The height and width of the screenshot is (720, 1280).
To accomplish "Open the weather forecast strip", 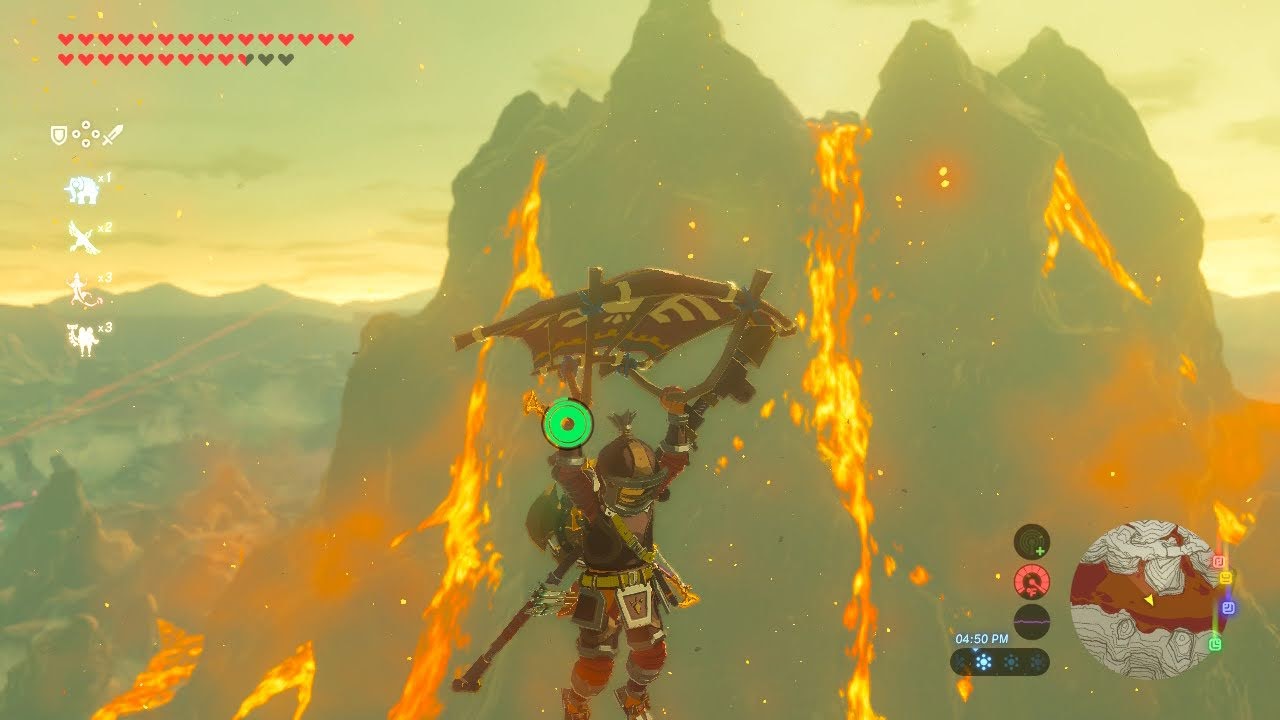I will [999, 661].
